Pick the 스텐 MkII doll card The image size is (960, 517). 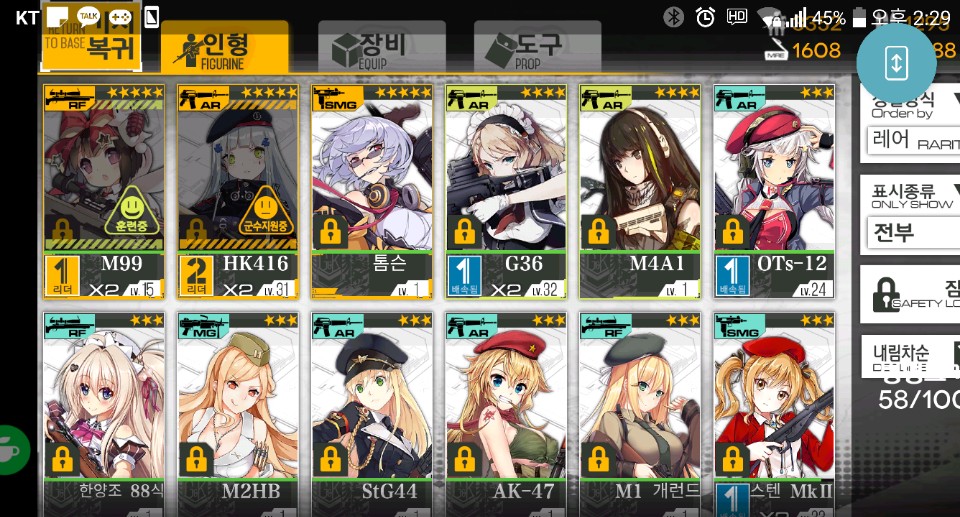[x=773, y=410]
